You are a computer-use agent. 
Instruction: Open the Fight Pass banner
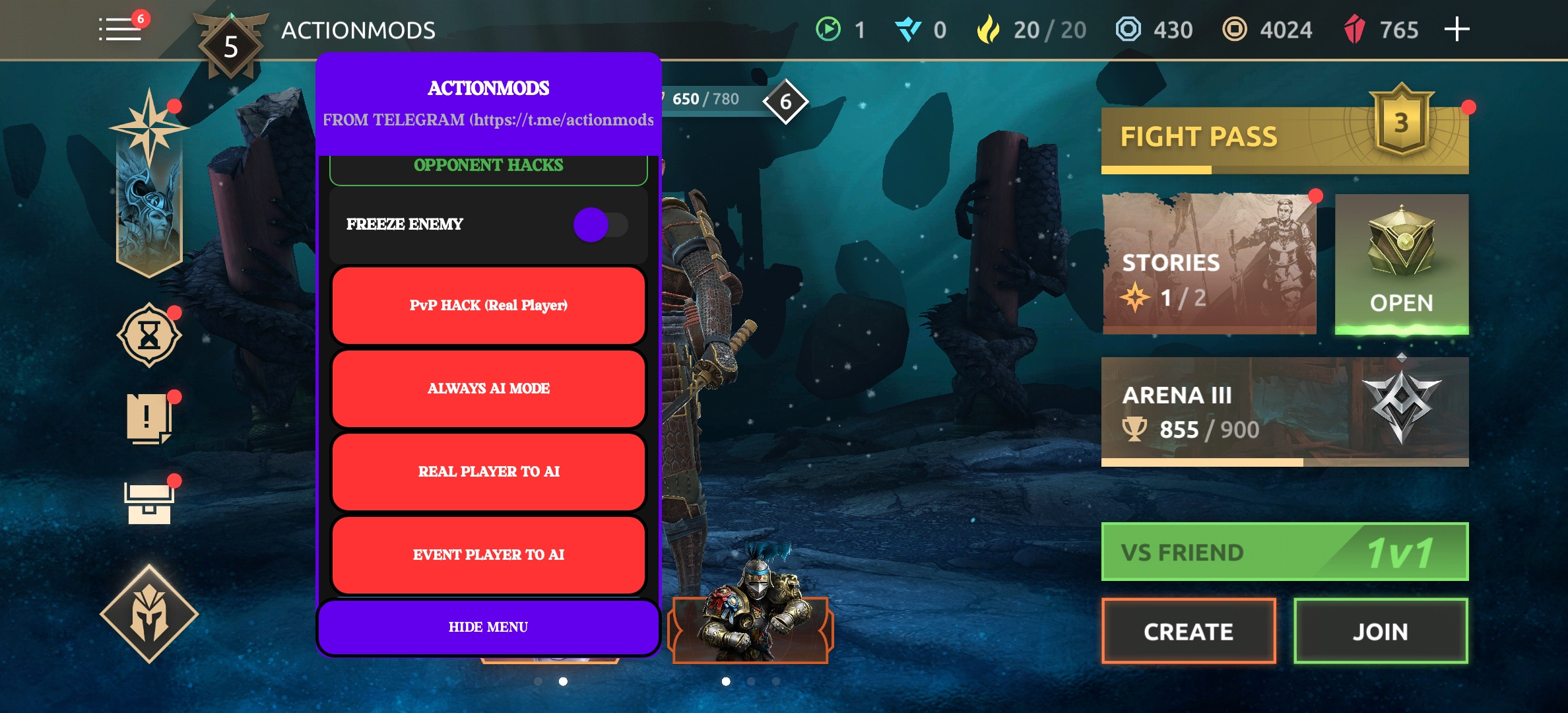click(x=1284, y=138)
